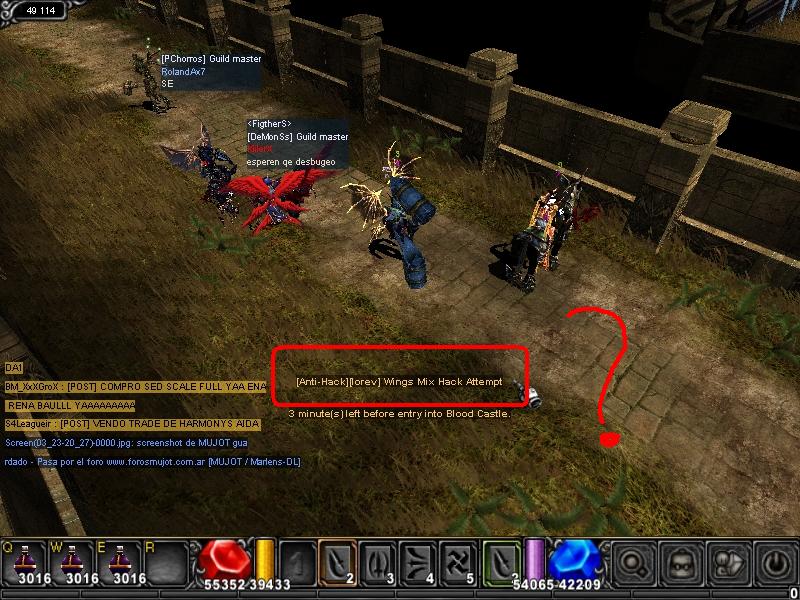Viewport: 800px width, 600px height.
Task: Choose the pinwheel skill in slot 5
Action: 459,561
